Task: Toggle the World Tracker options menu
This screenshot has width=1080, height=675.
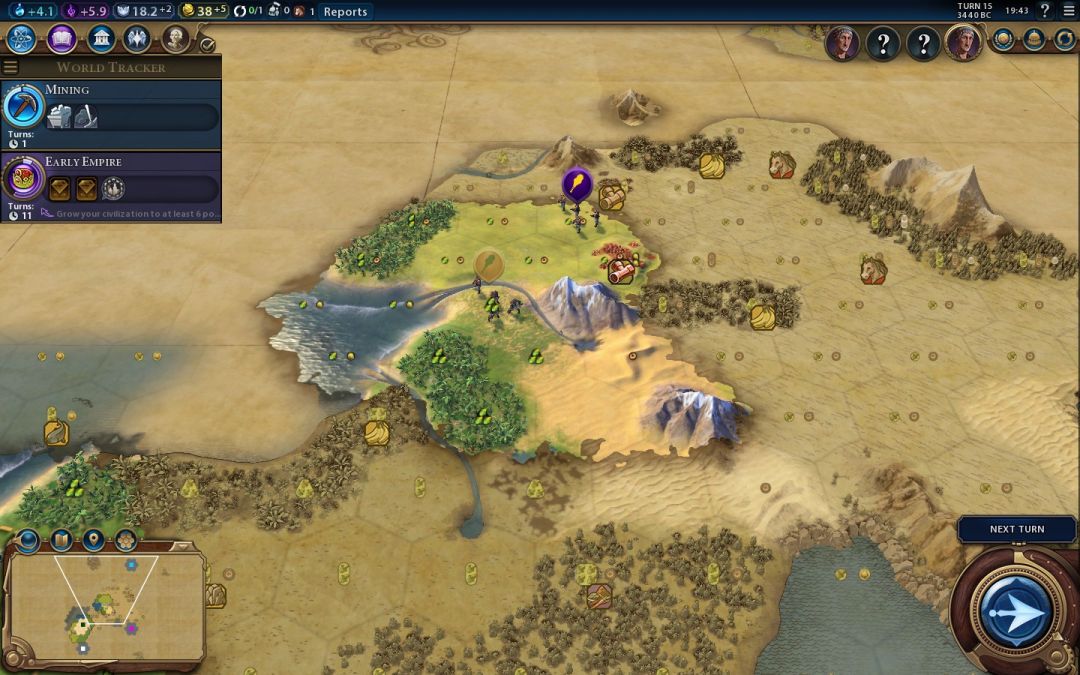Action: (10, 67)
